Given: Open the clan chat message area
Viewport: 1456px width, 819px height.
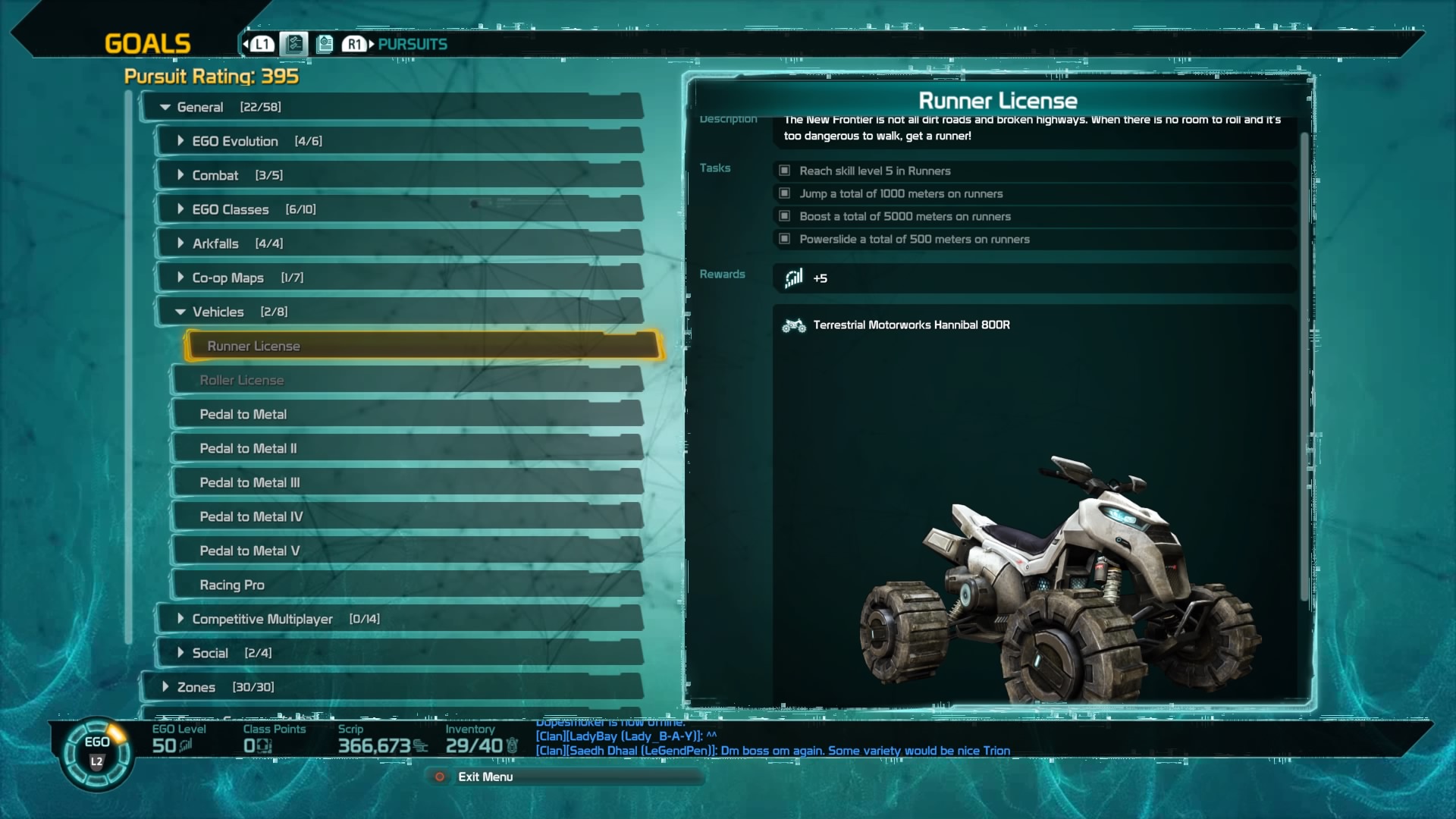Looking at the screenshot, I should (772, 743).
